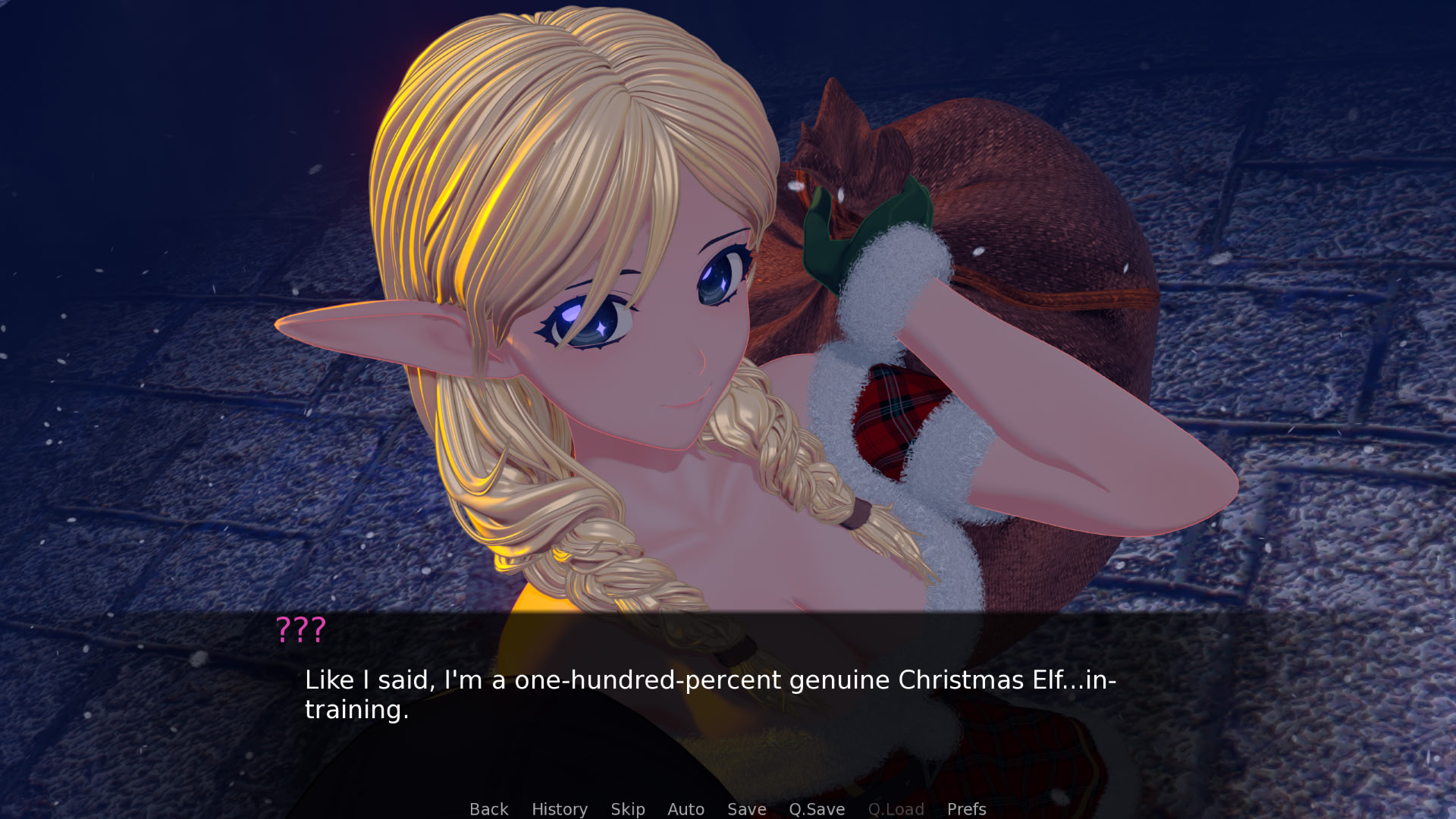Open the Save screen
Viewport: 1456px width, 819px height.
click(746, 808)
